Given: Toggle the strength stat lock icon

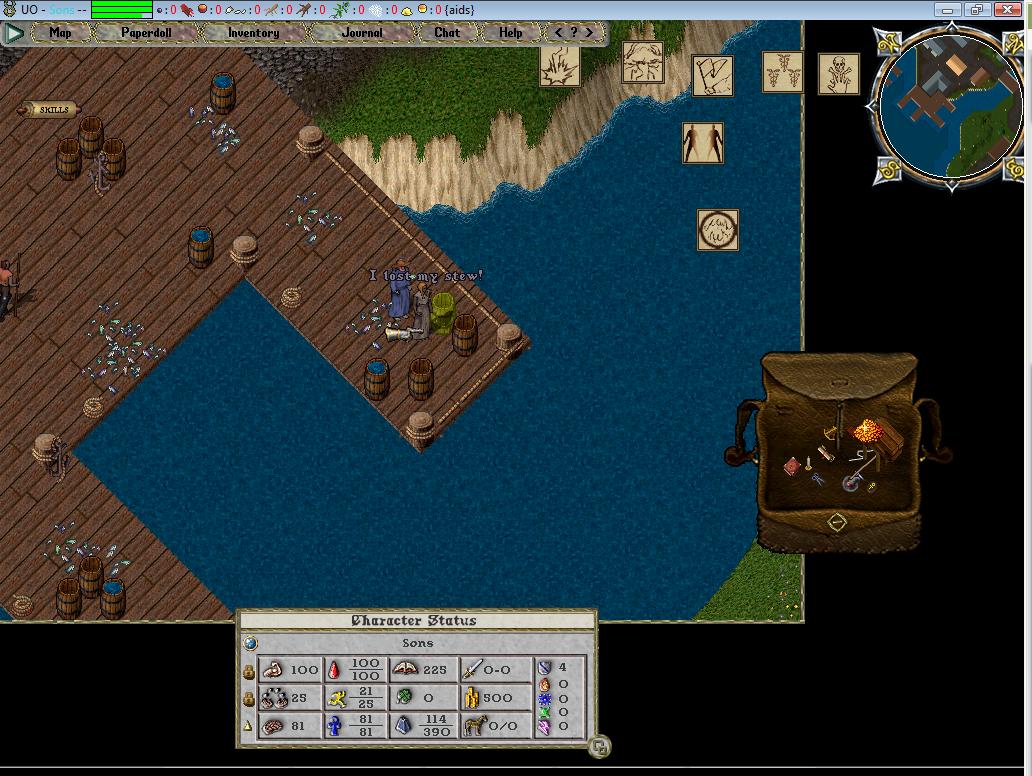Looking at the screenshot, I should 249,672.
